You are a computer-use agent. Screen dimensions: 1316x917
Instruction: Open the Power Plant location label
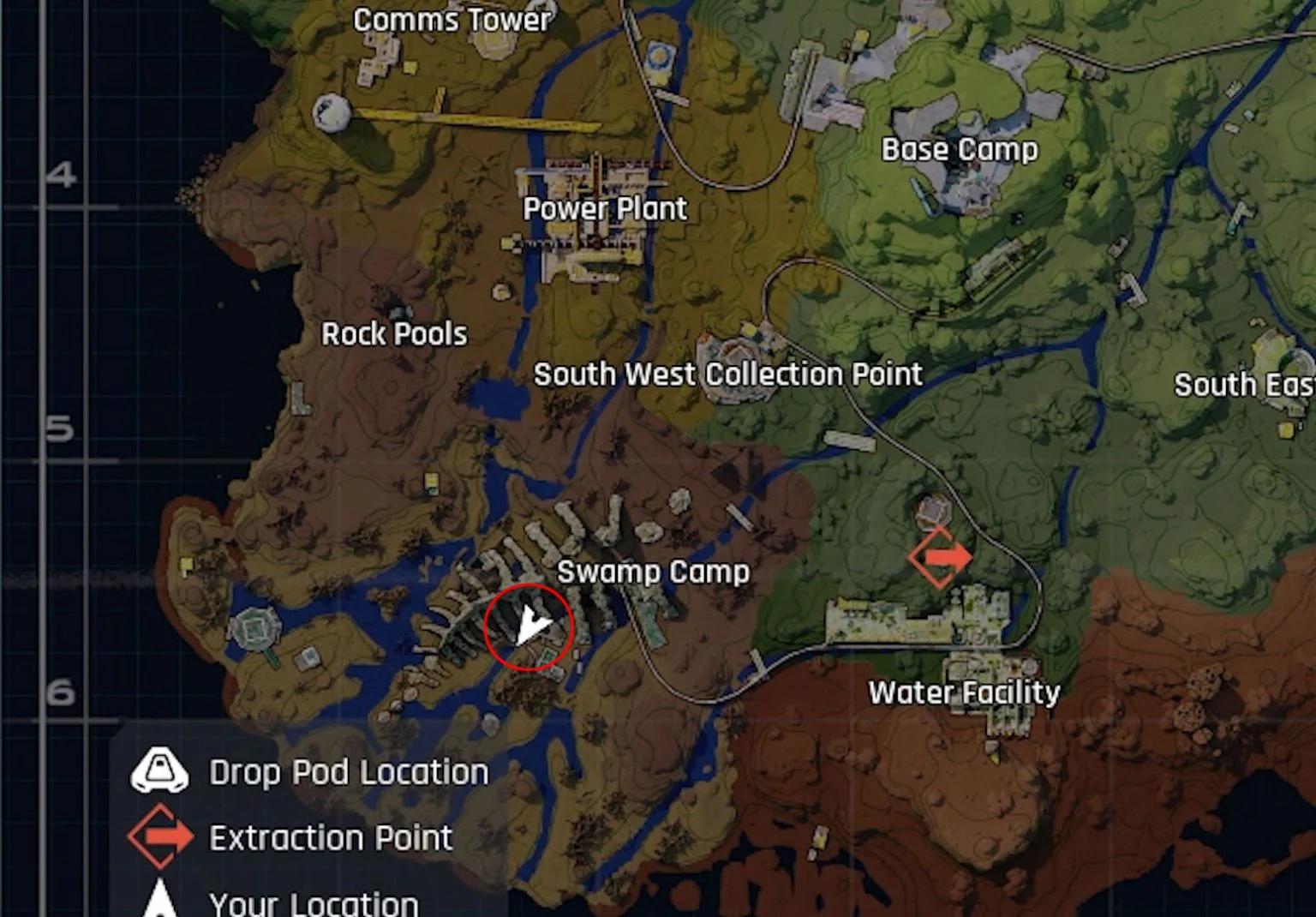pyautogui.click(x=606, y=208)
